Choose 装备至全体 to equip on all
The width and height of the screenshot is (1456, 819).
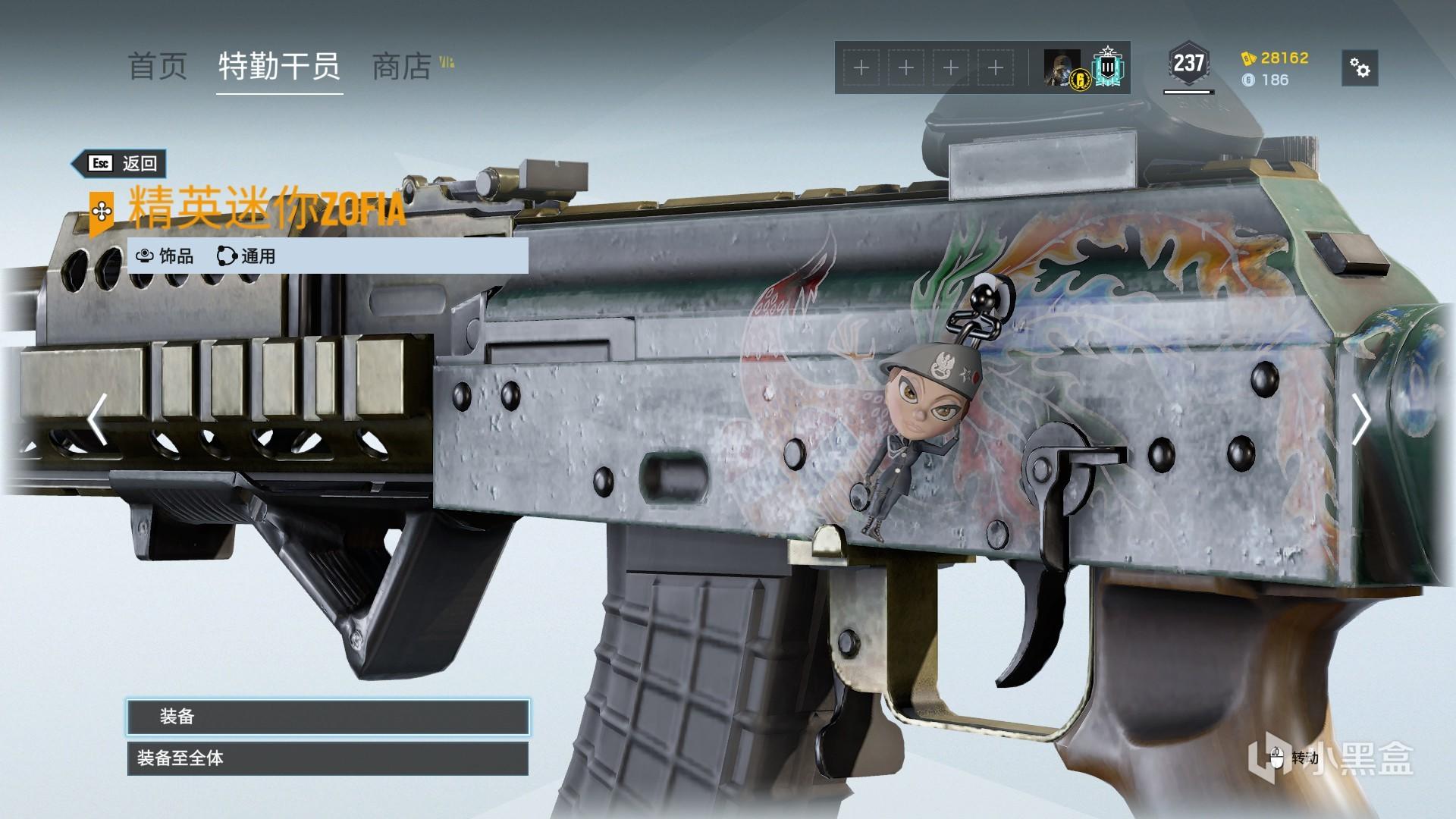(x=328, y=758)
